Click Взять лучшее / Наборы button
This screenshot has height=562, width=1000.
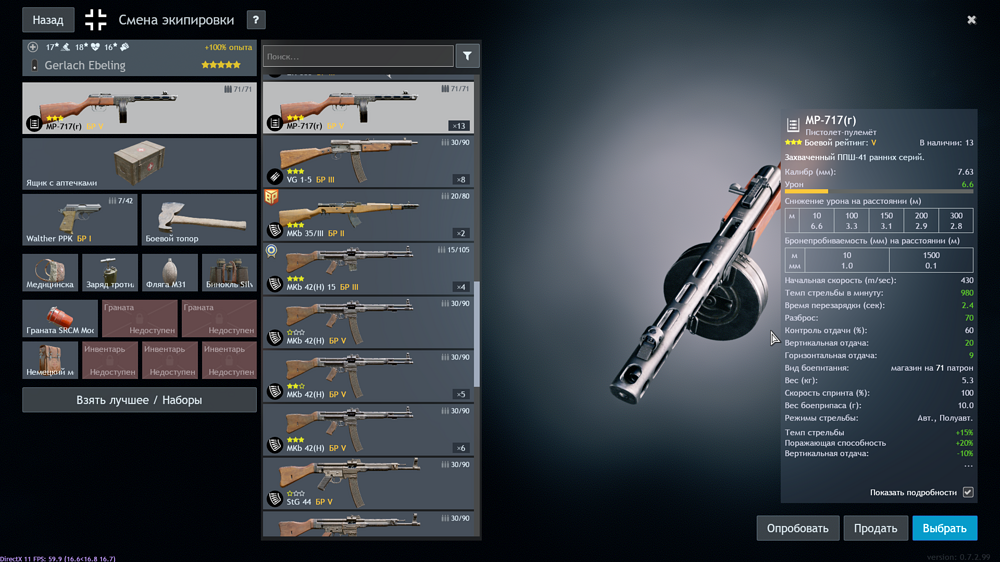tap(139, 400)
